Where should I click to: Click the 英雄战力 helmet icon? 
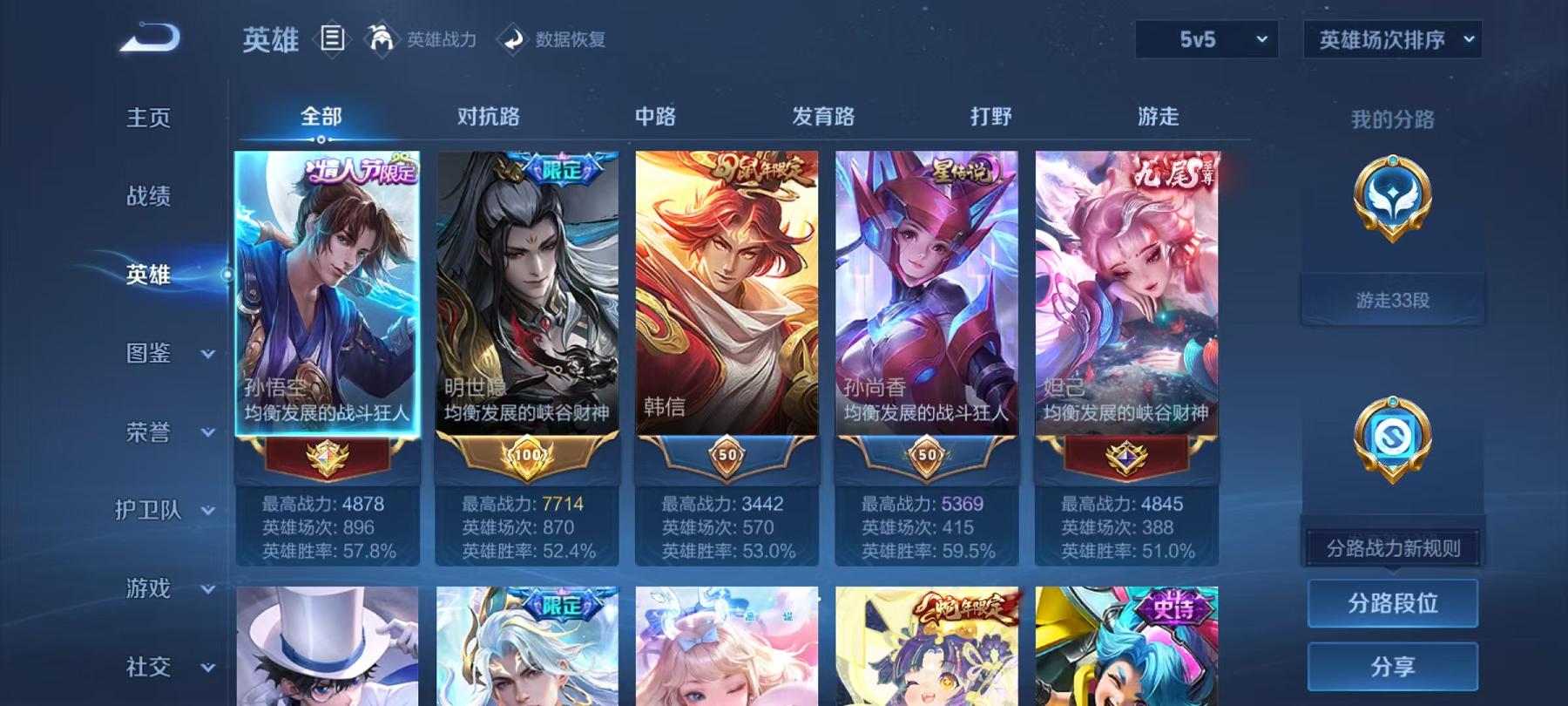(x=380, y=39)
